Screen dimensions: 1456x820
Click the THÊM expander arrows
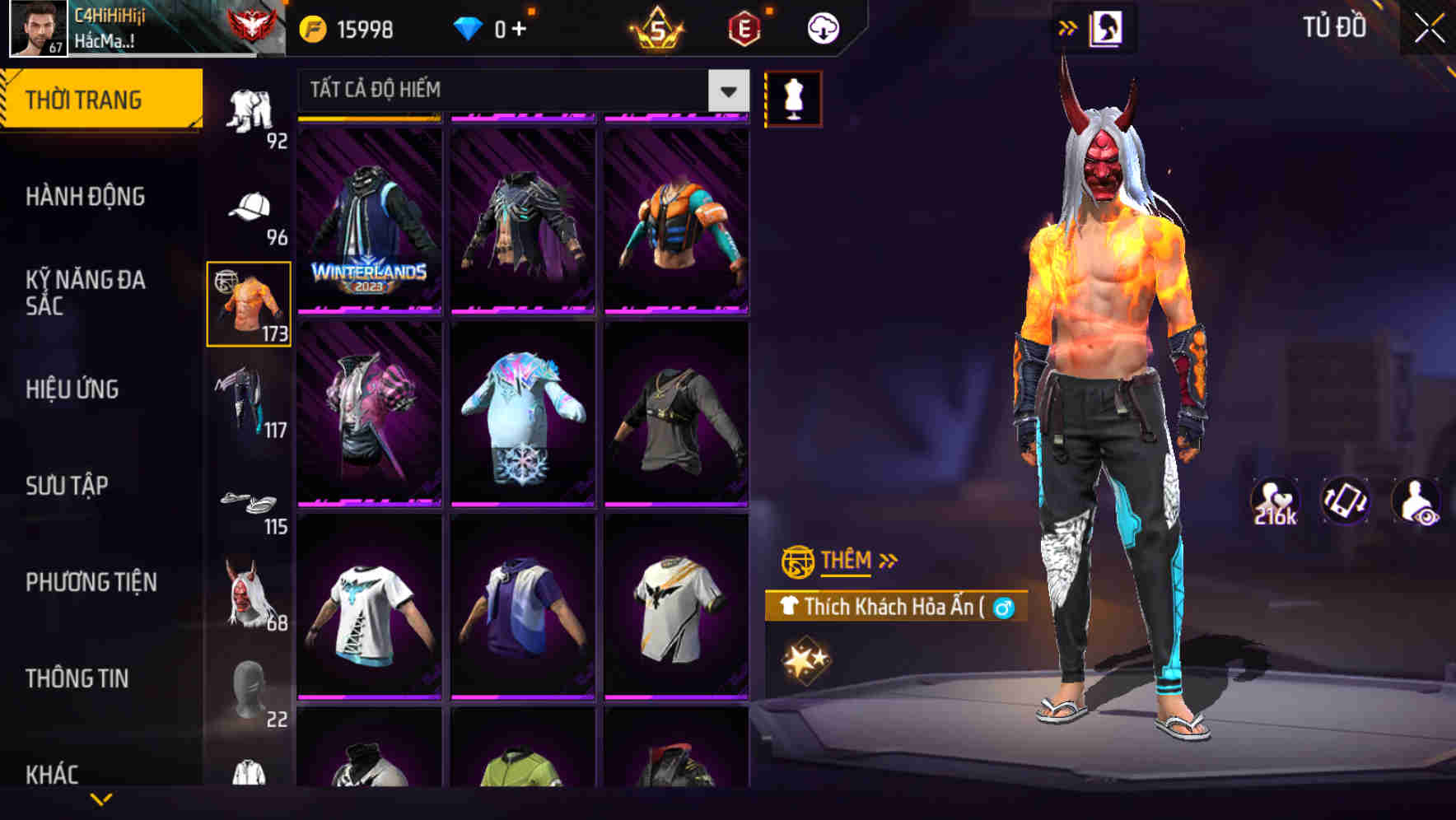888,561
